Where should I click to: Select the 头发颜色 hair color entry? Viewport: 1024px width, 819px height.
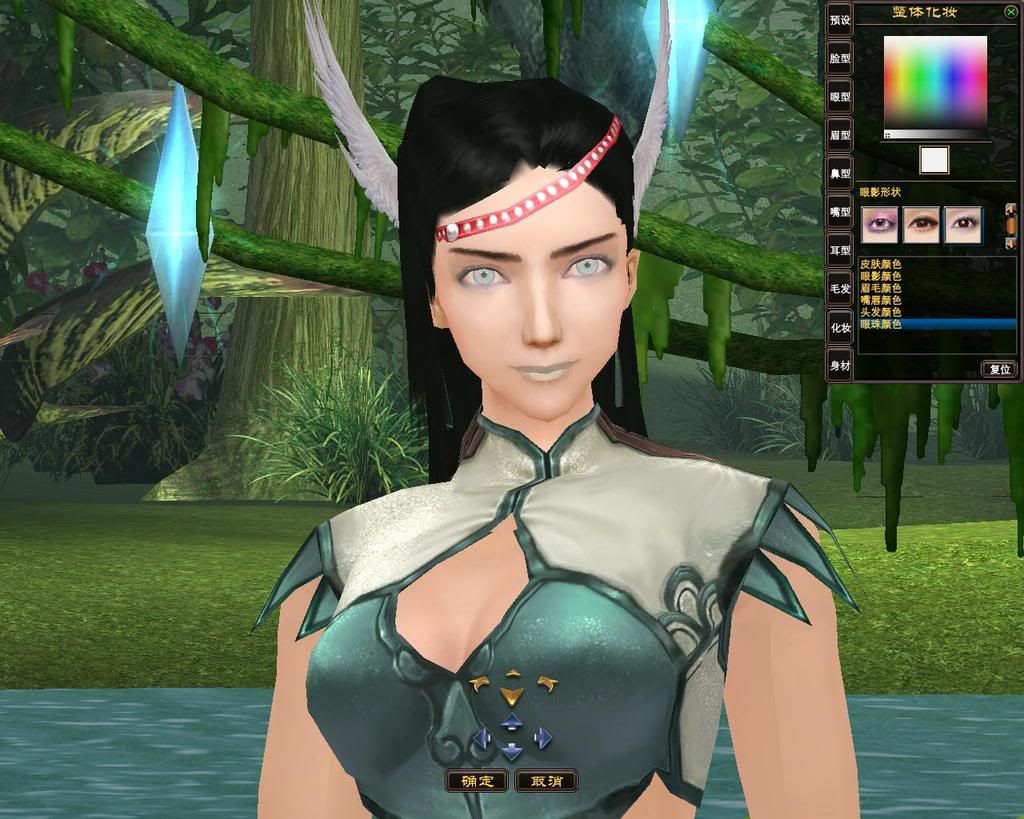coord(881,312)
